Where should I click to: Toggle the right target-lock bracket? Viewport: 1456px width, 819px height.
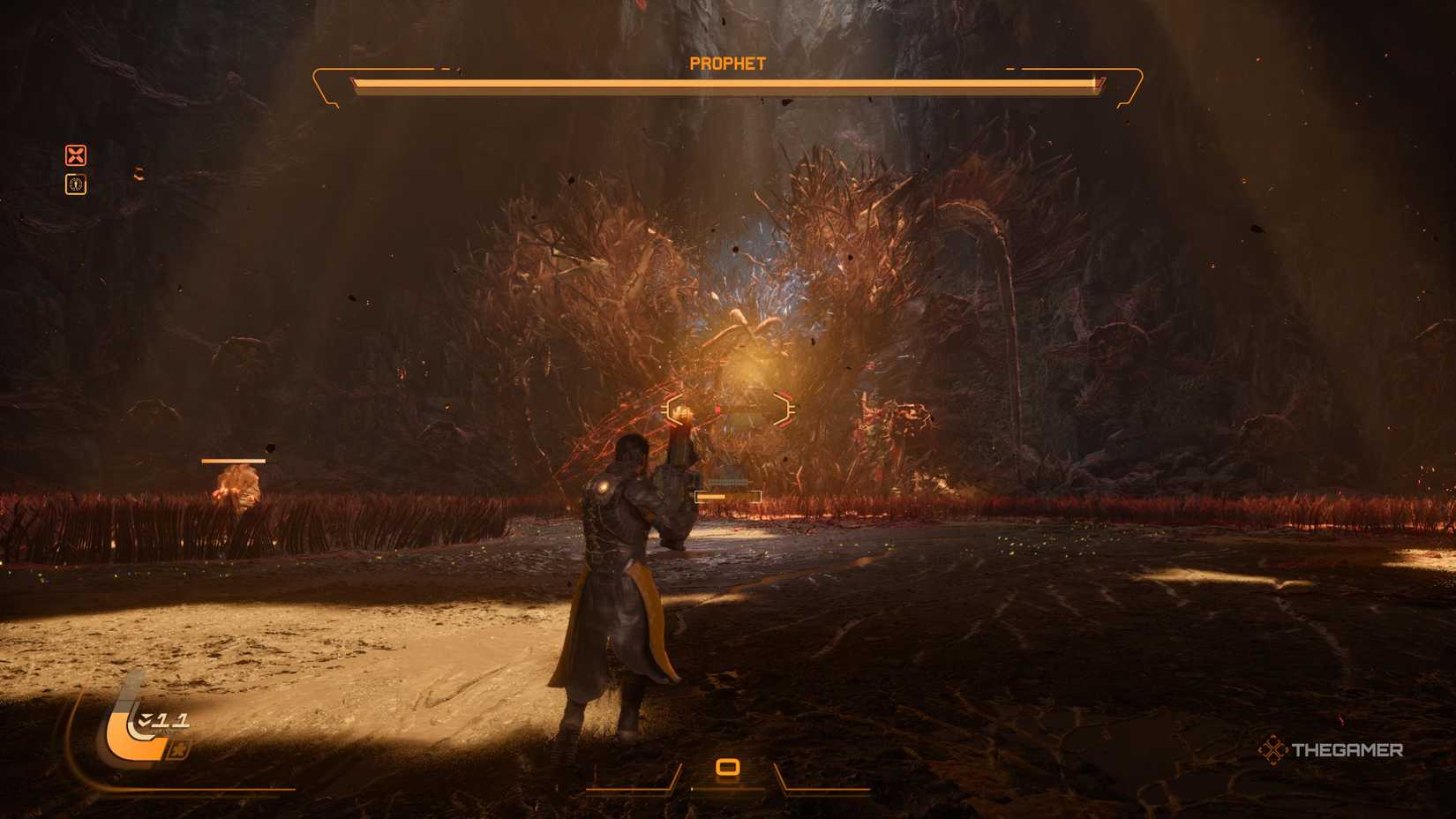783,408
